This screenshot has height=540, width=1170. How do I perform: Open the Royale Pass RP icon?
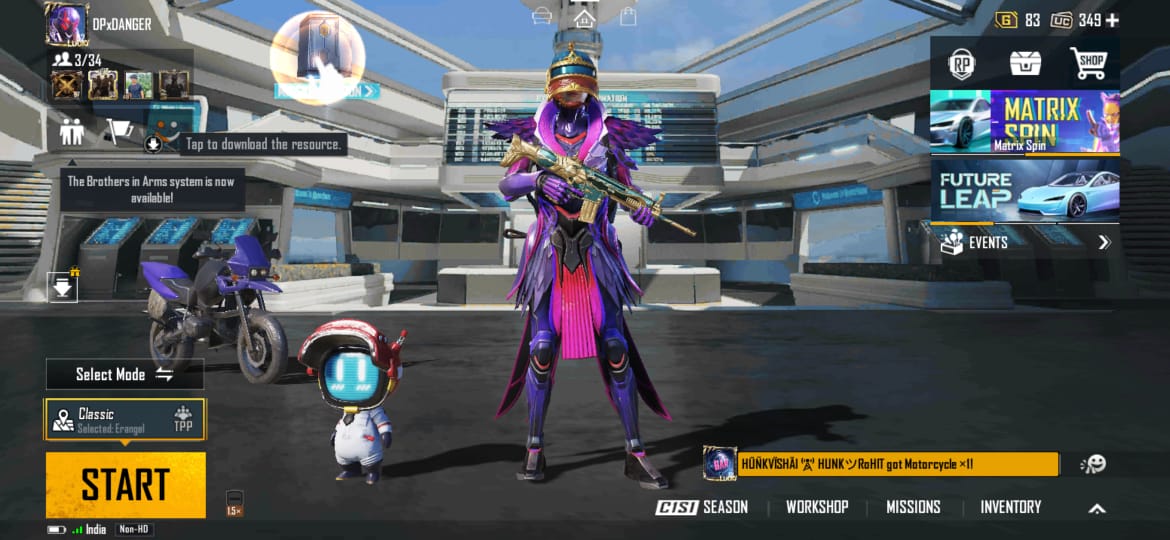tap(961, 64)
